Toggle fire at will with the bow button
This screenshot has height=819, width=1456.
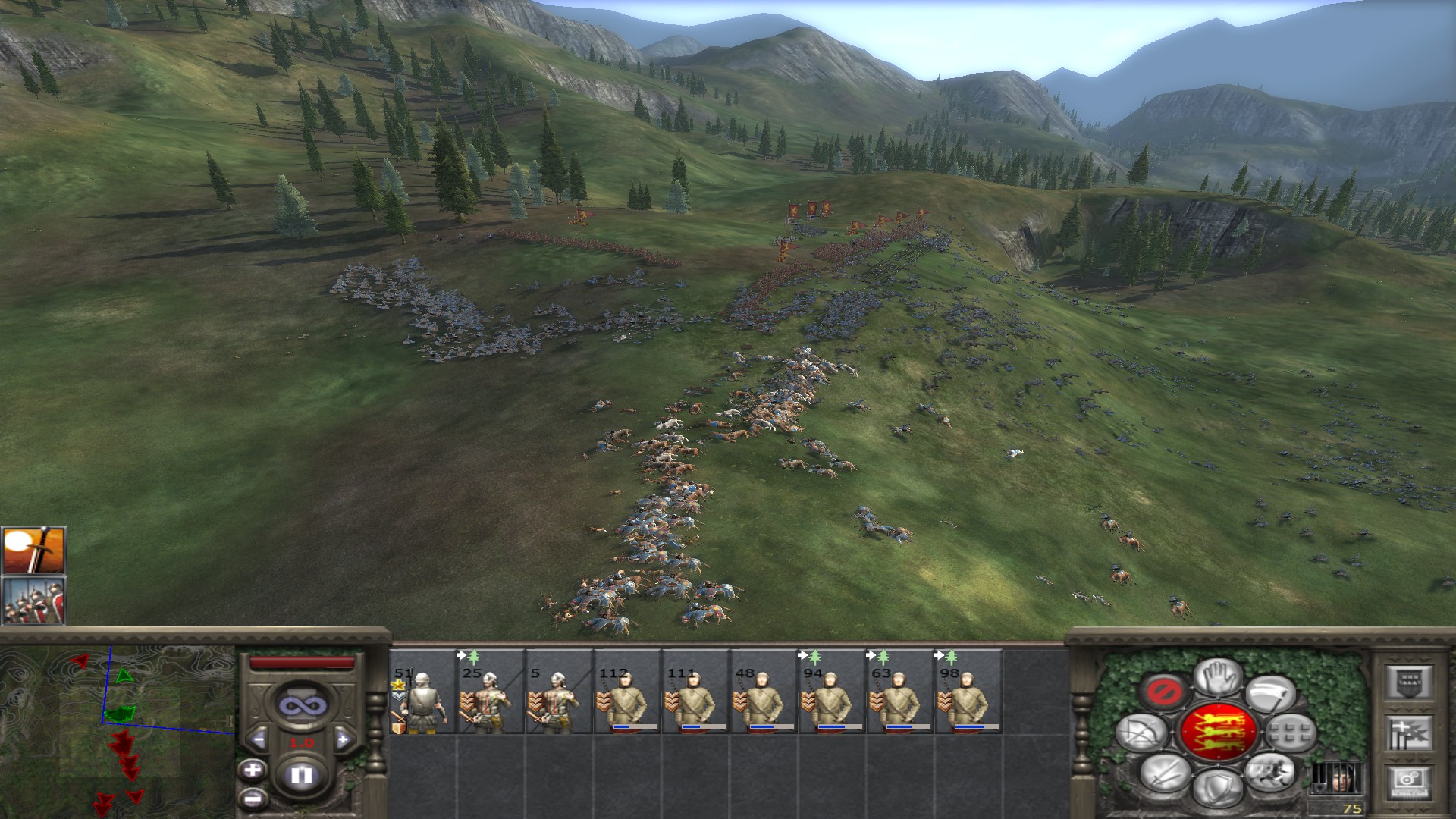pos(1143,733)
